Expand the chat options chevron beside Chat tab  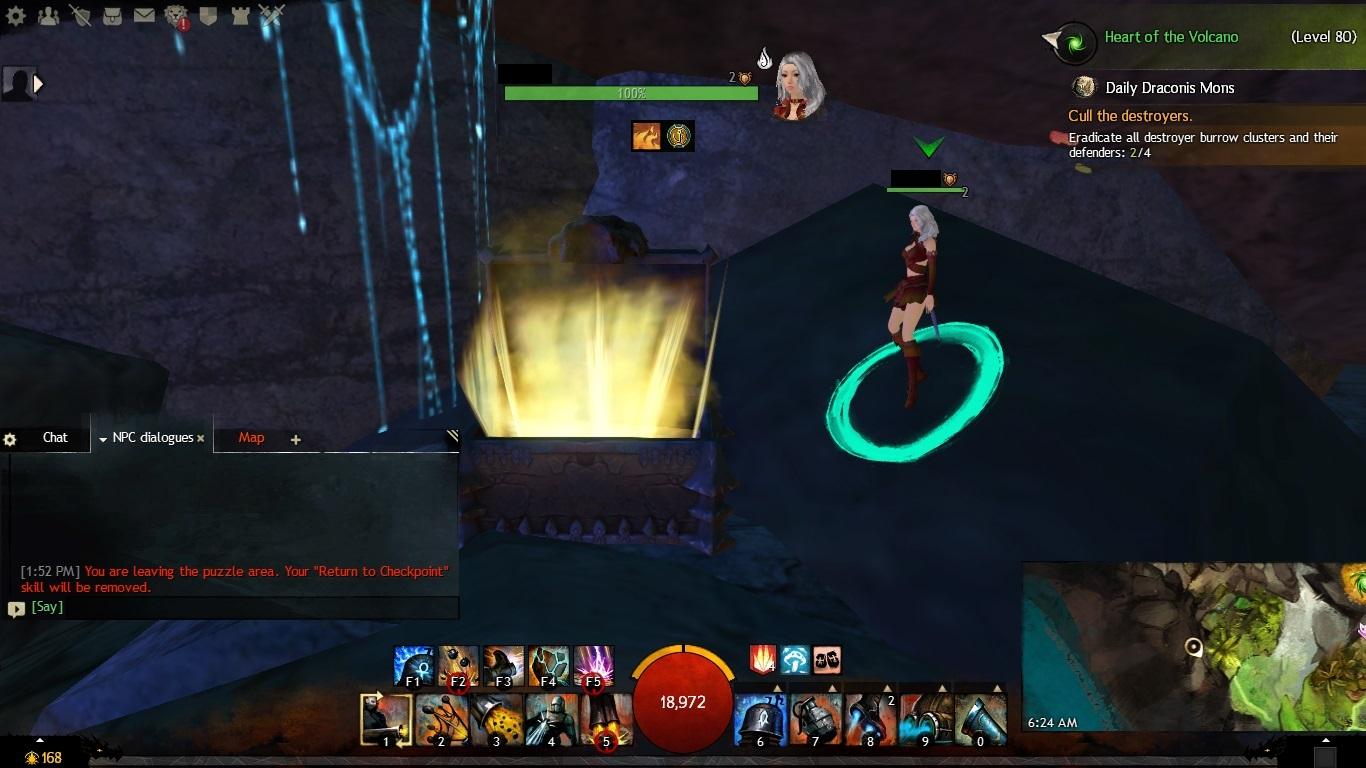(103, 437)
